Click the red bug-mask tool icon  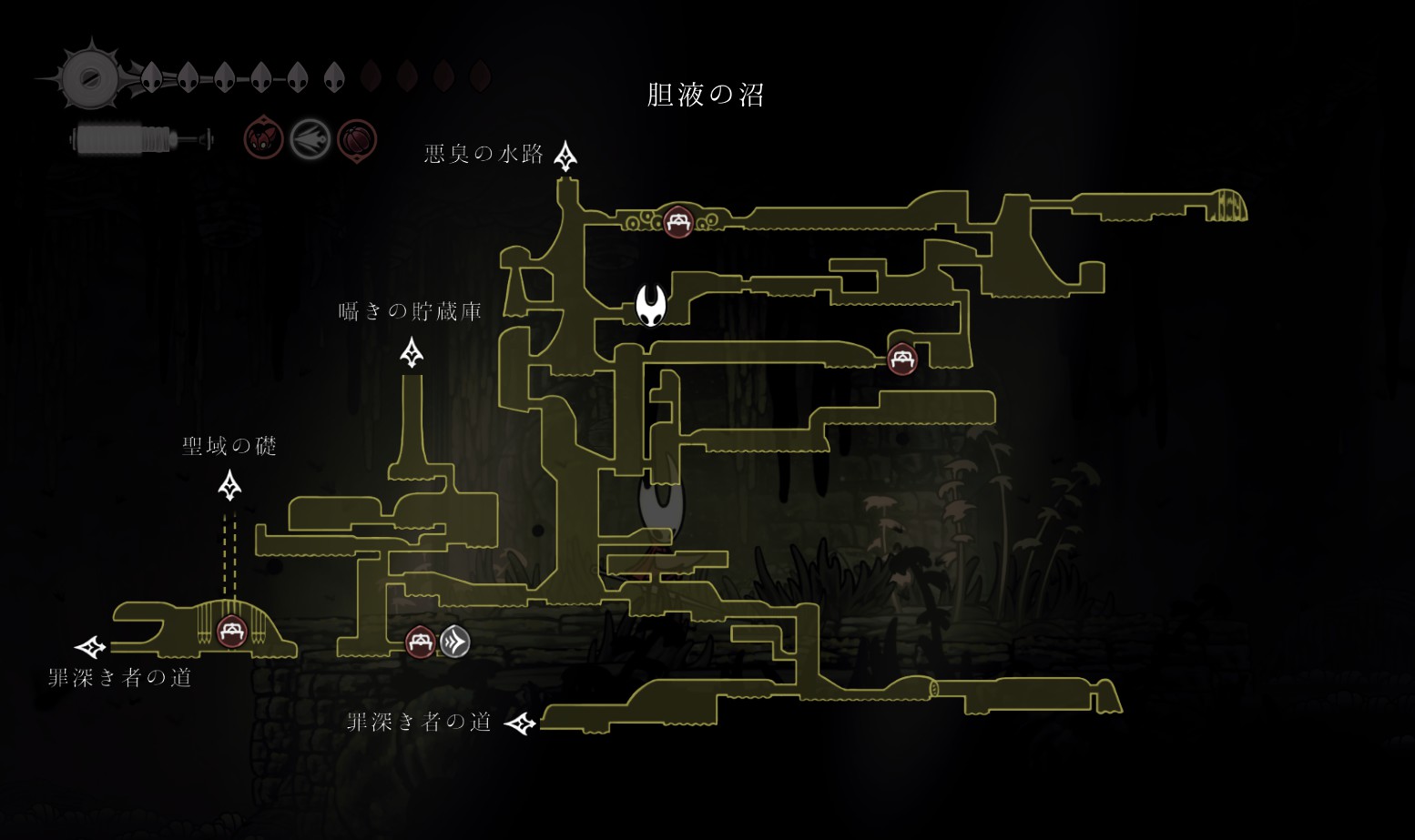pyautogui.click(x=263, y=140)
